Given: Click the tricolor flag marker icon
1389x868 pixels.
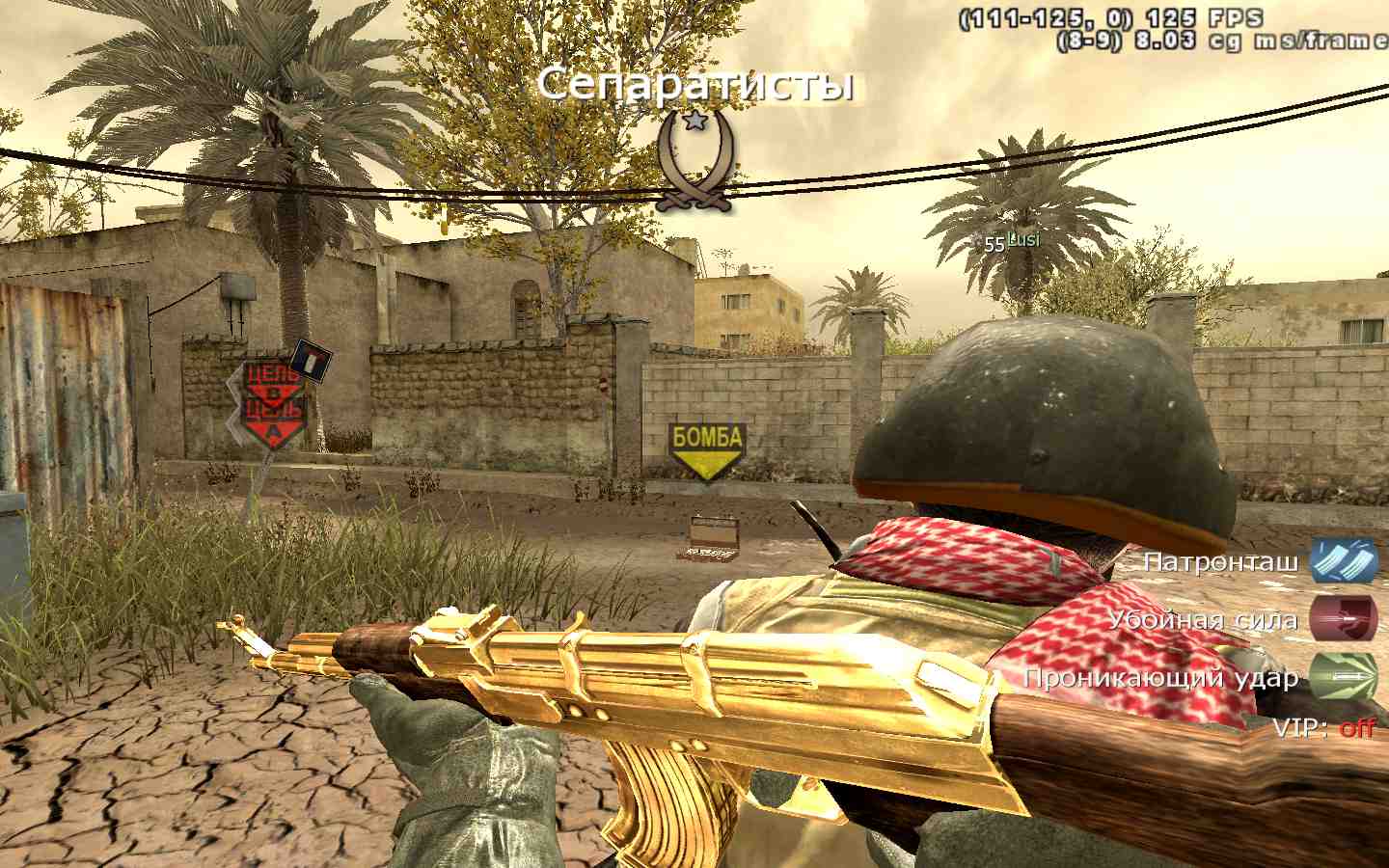Looking at the screenshot, I should [x=311, y=360].
